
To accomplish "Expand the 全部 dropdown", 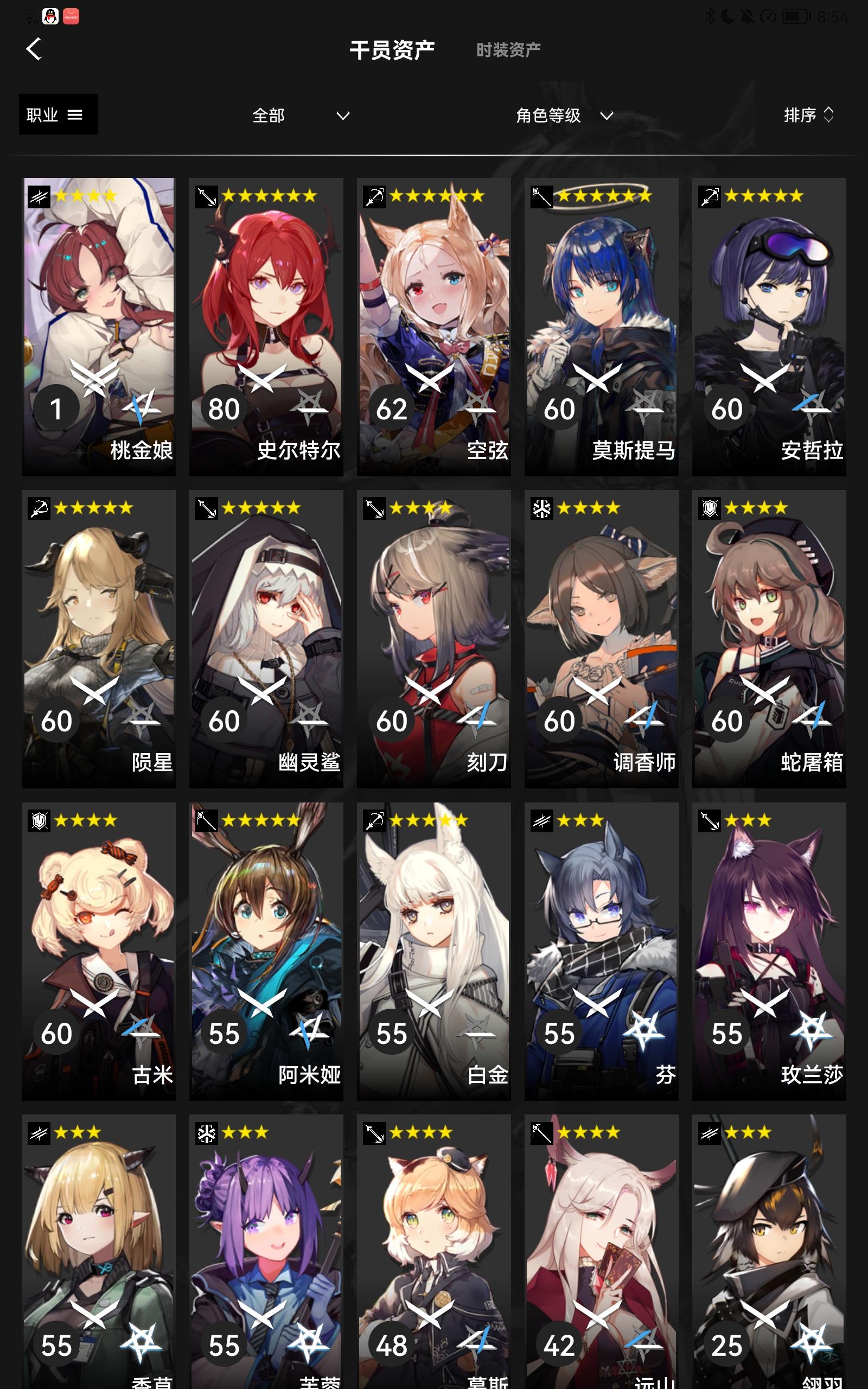I will [298, 116].
